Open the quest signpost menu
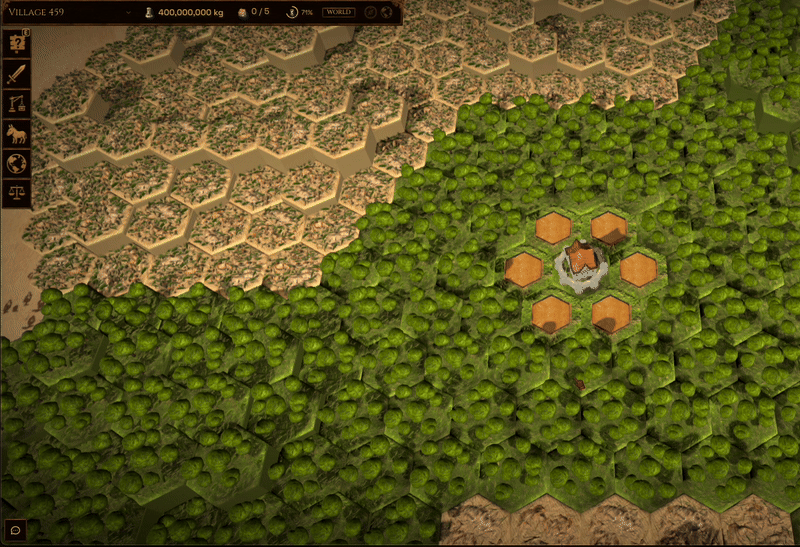 click(17, 44)
